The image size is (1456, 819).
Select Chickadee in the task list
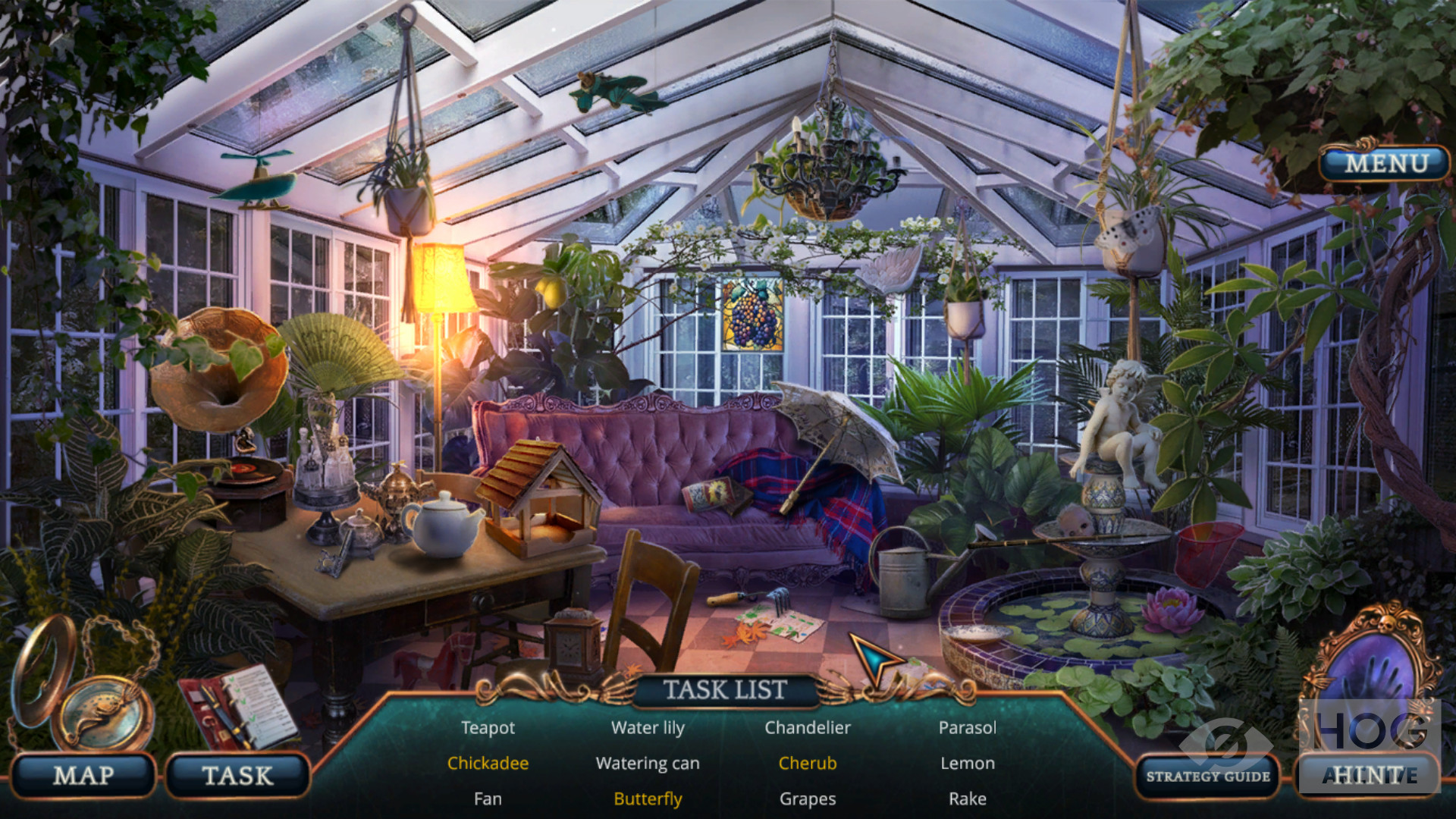click(488, 764)
